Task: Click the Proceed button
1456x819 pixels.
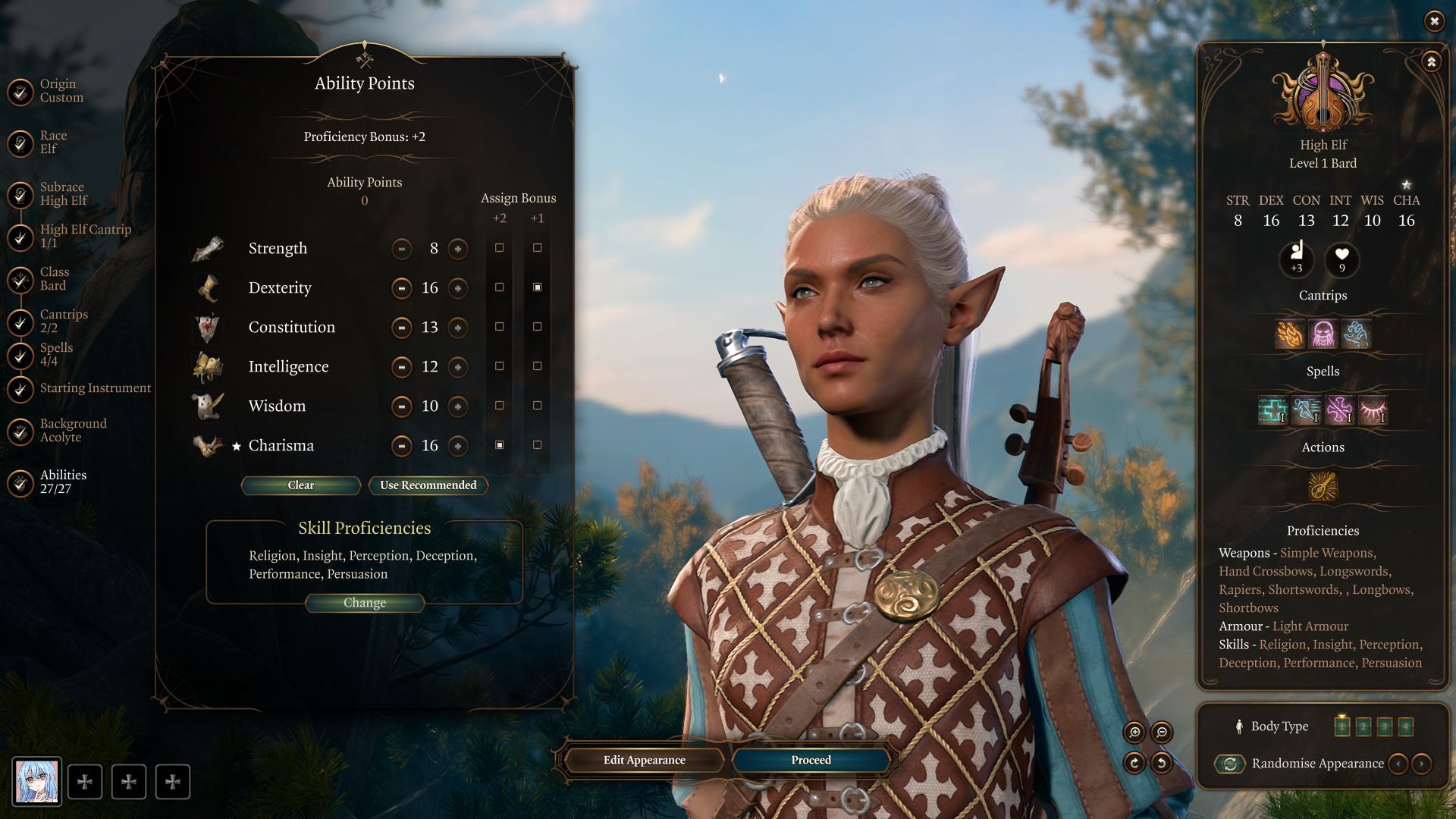Action: (x=810, y=760)
